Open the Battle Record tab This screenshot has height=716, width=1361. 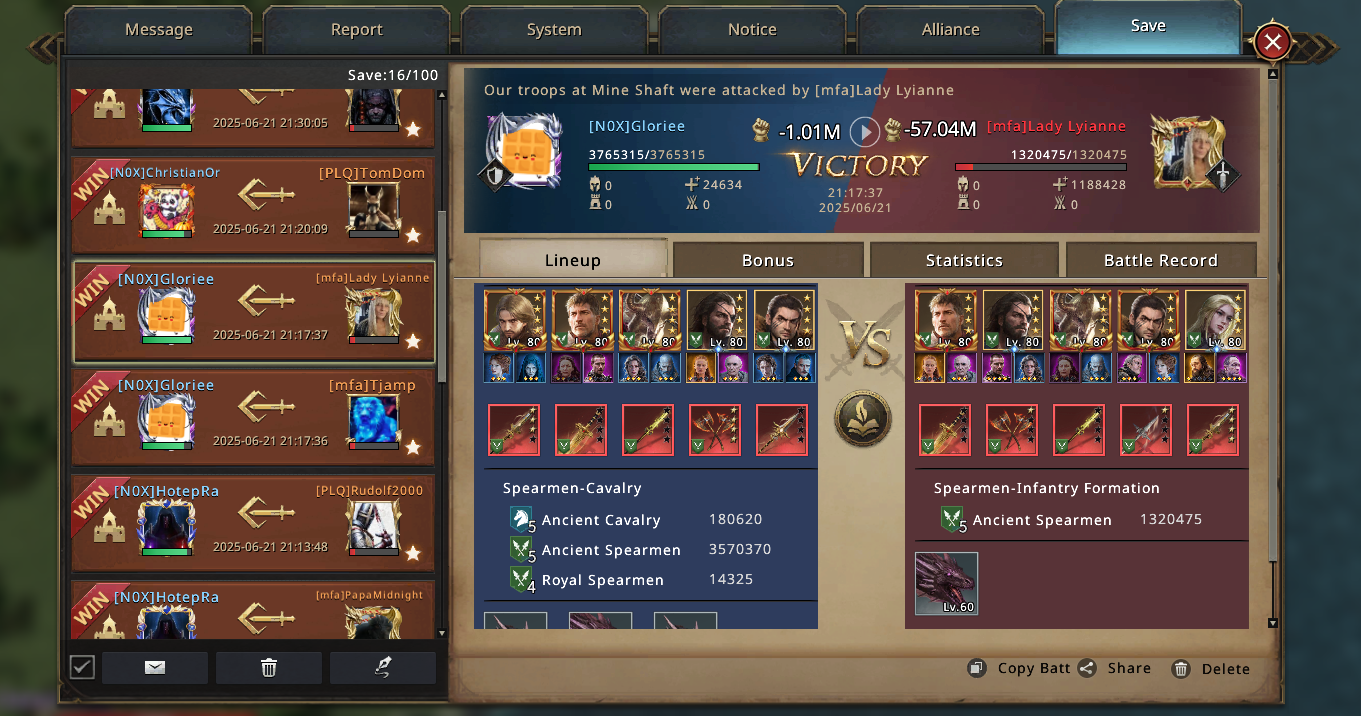tap(1160, 260)
